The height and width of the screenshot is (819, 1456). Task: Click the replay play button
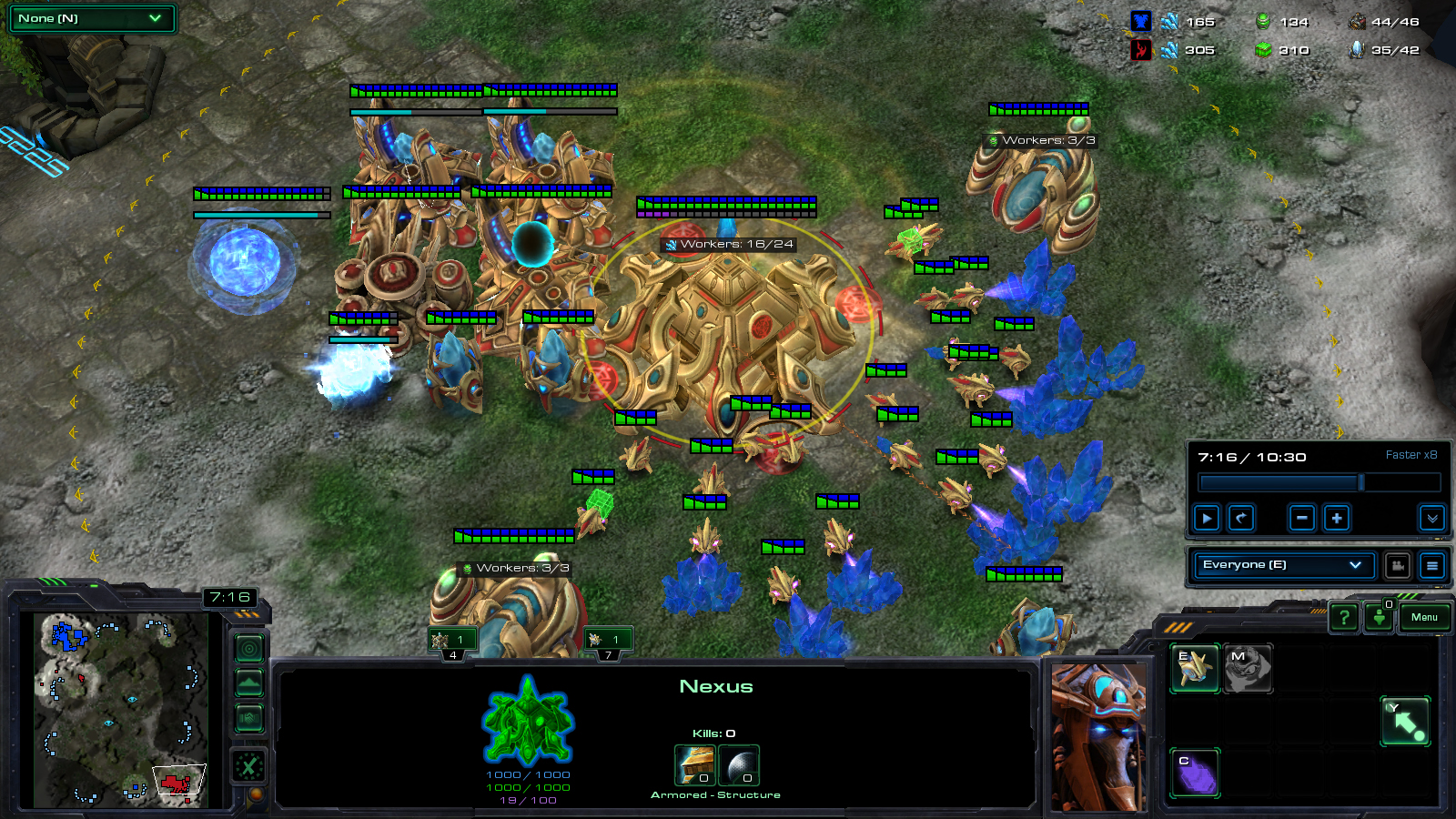point(1207,518)
